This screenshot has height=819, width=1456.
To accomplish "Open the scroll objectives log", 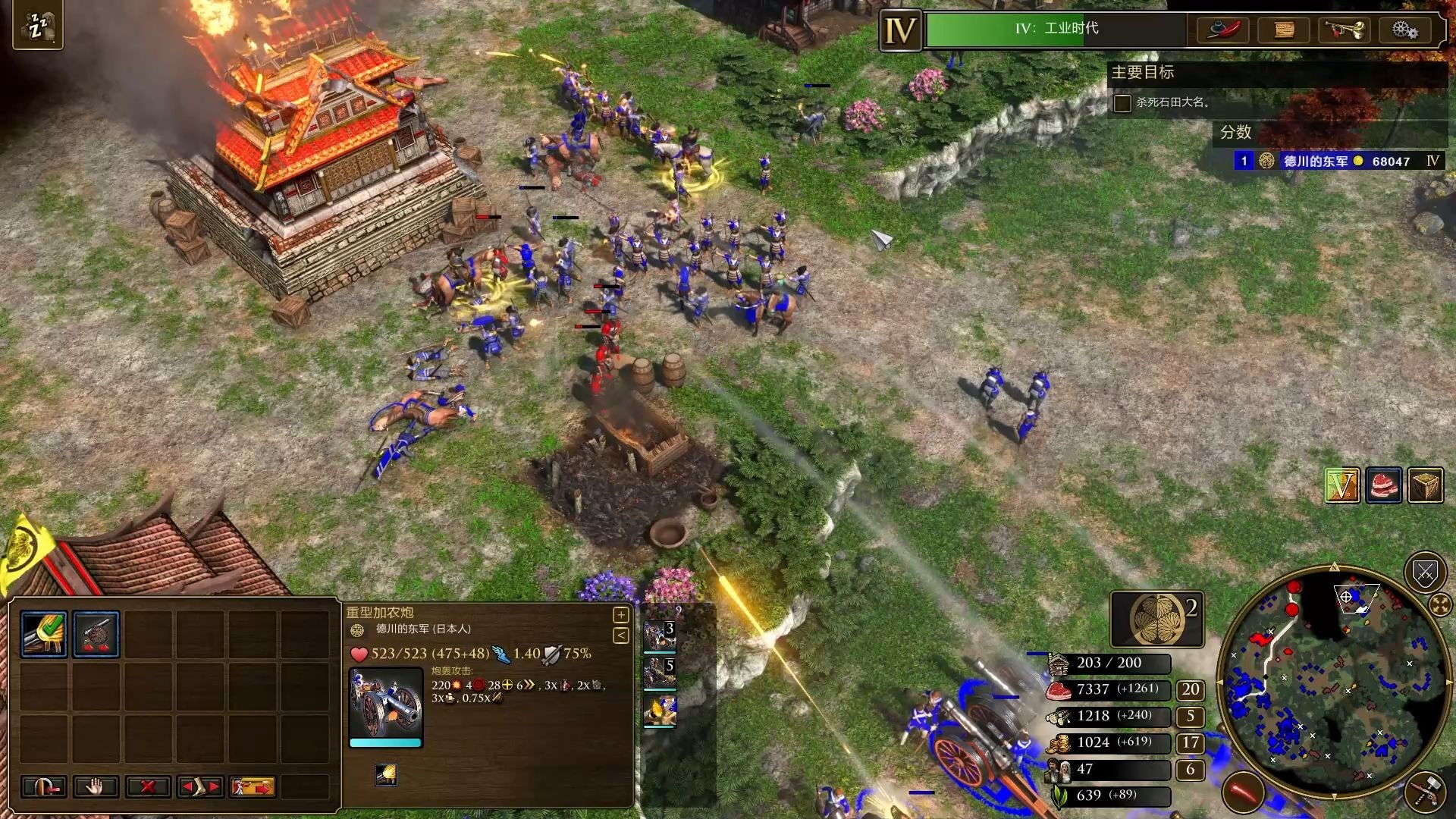I will tap(1284, 30).
